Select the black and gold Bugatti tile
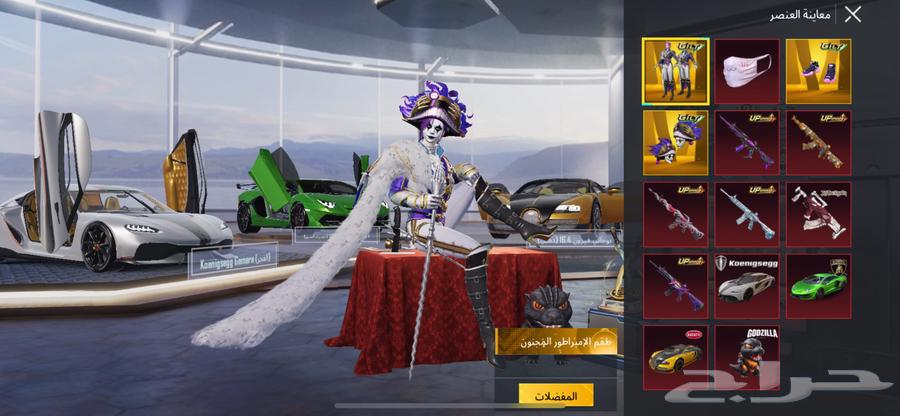 [675, 357]
